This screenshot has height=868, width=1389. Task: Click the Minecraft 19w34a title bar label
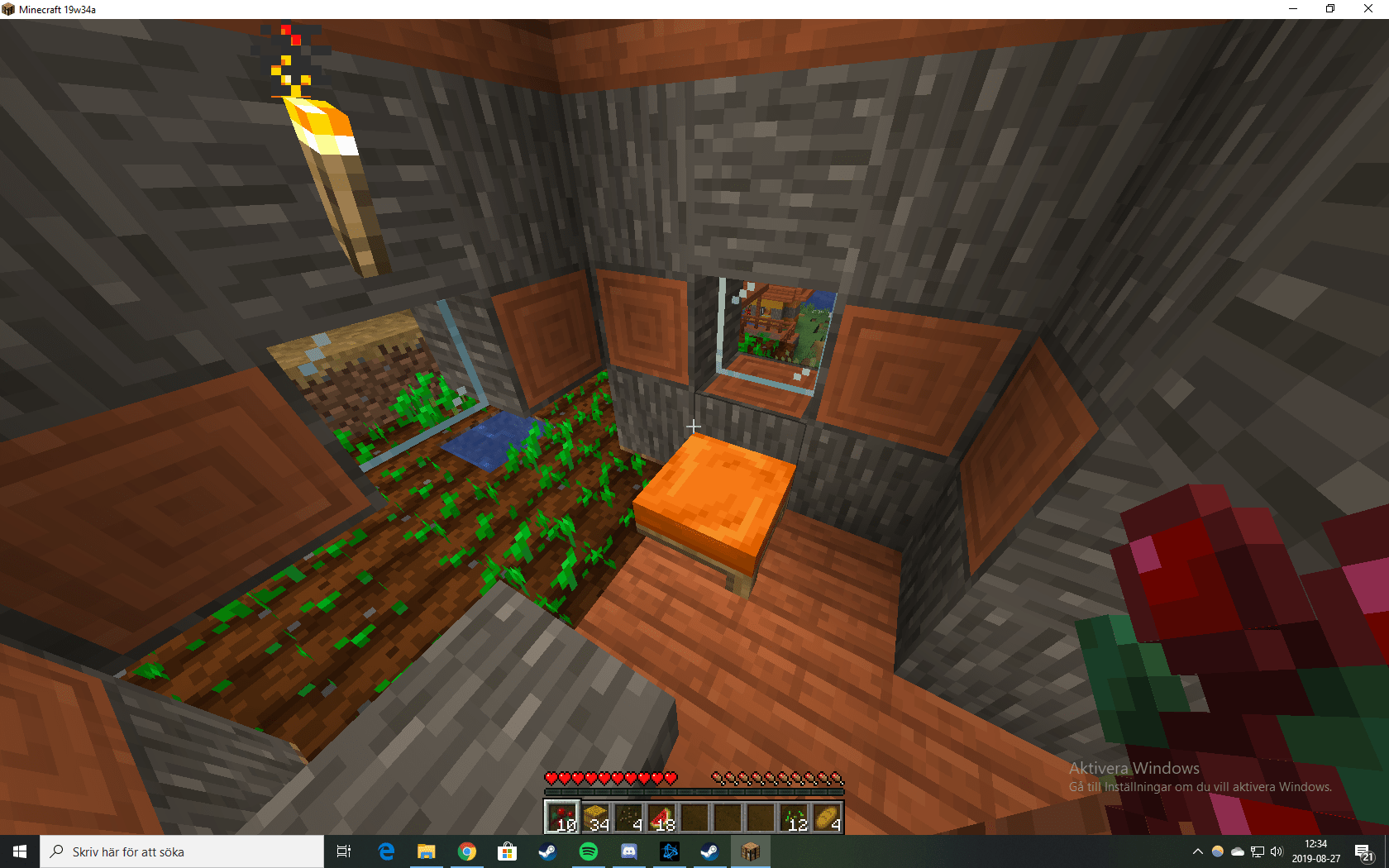tap(56, 9)
